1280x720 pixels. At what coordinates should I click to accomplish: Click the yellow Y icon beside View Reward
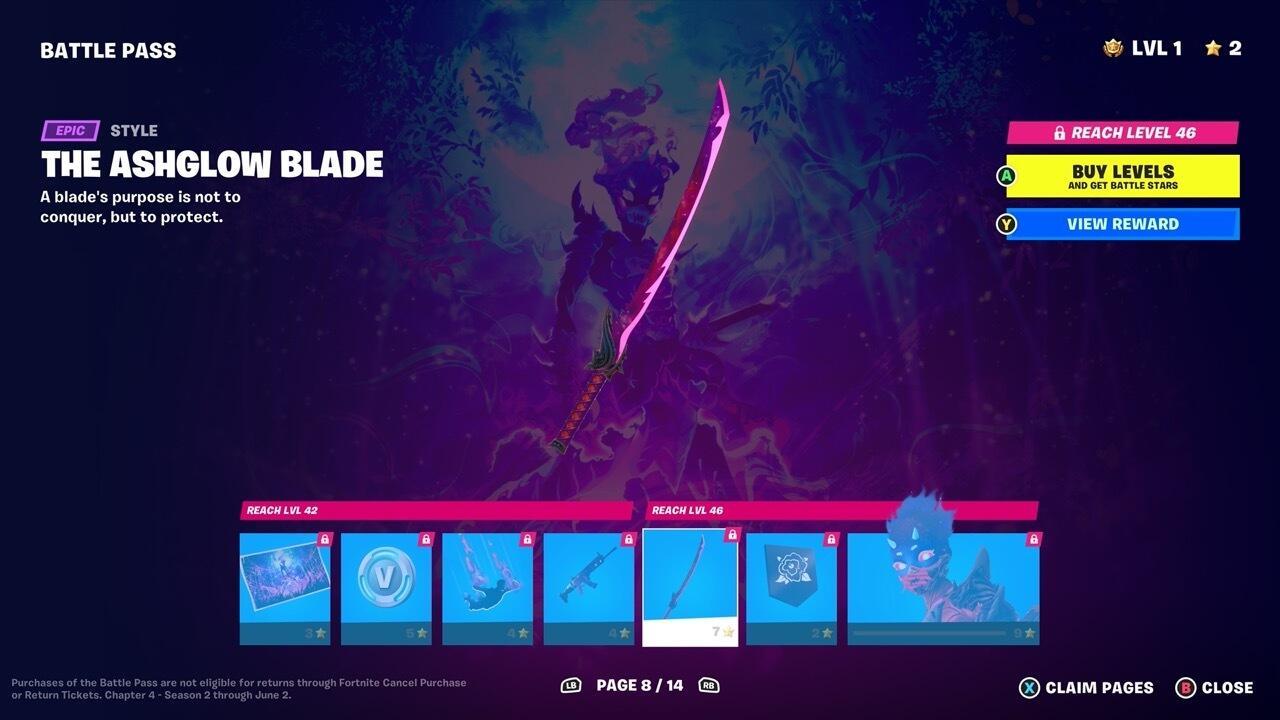[x=1006, y=224]
